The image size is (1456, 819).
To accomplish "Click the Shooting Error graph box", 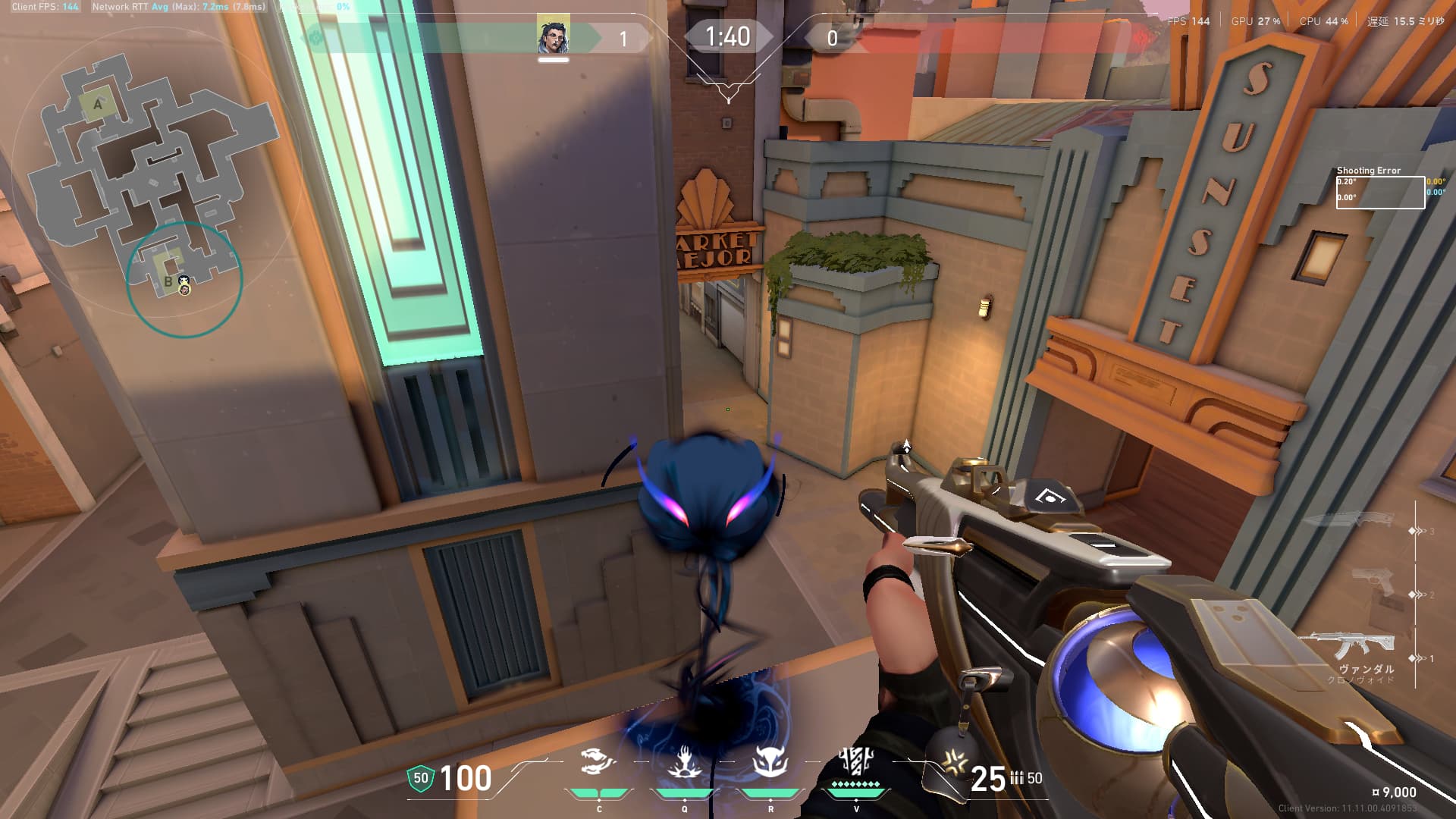I will click(1379, 192).
